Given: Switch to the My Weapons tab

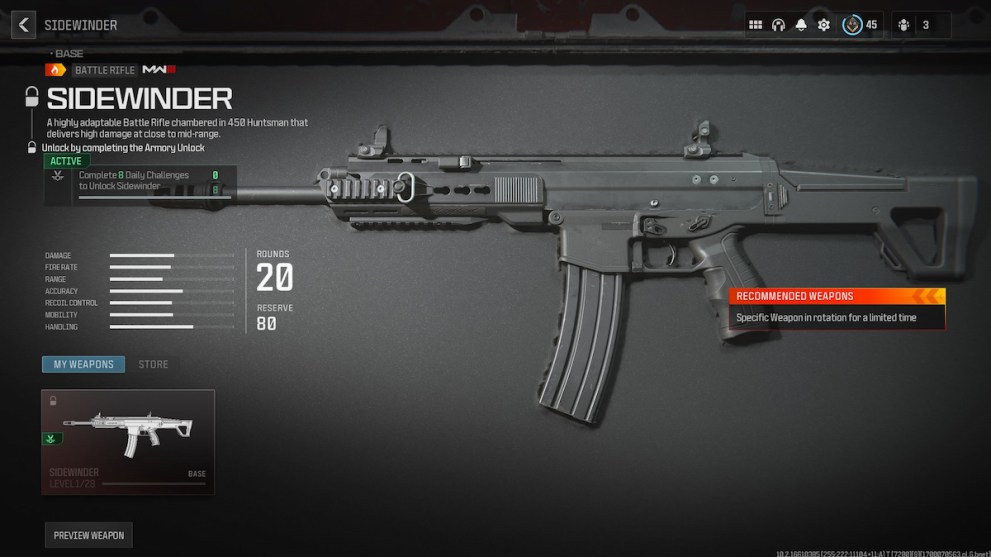Looking at the screenshot, I should [84, 364].
